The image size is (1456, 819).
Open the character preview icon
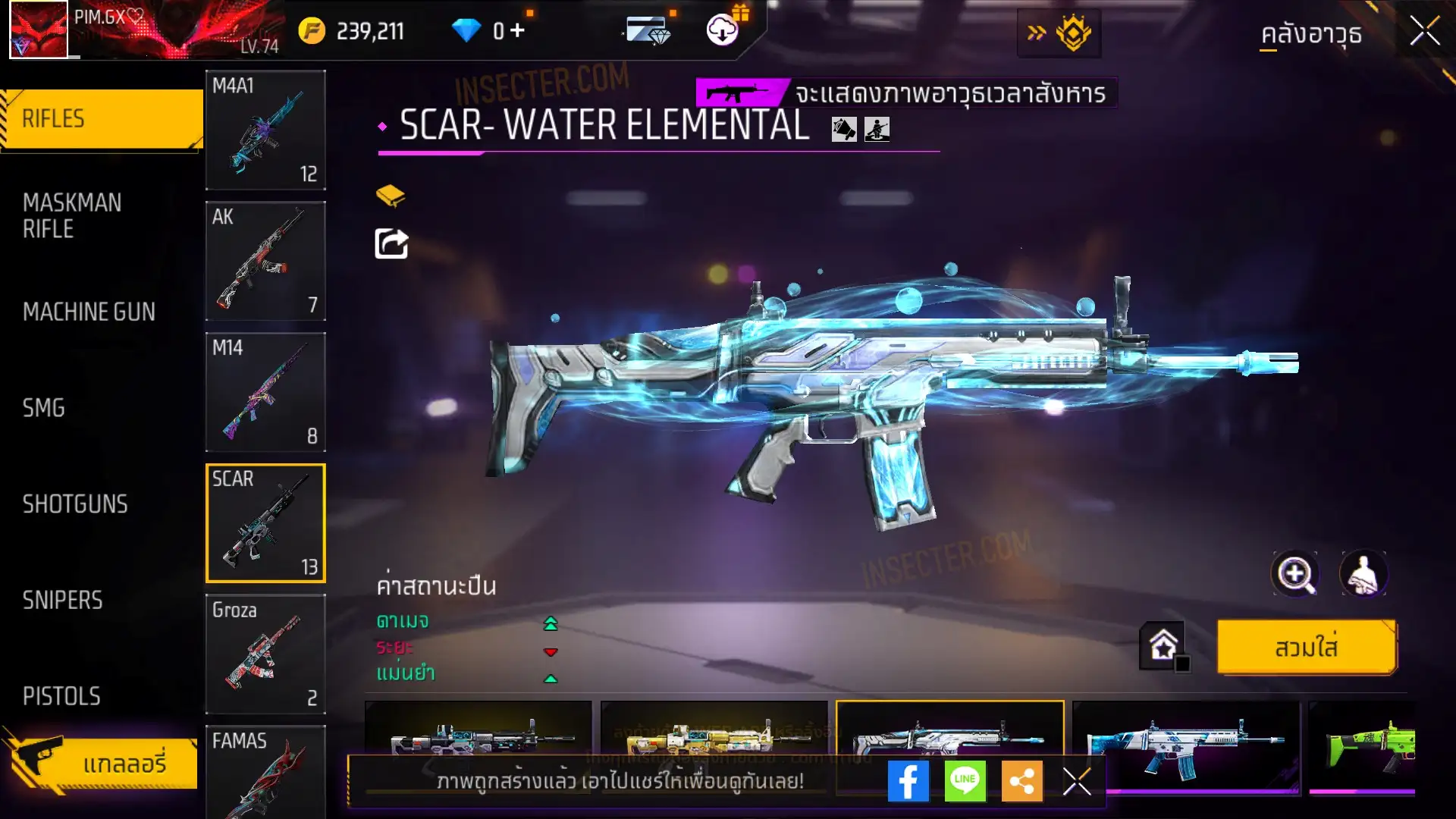[1363, 574]
